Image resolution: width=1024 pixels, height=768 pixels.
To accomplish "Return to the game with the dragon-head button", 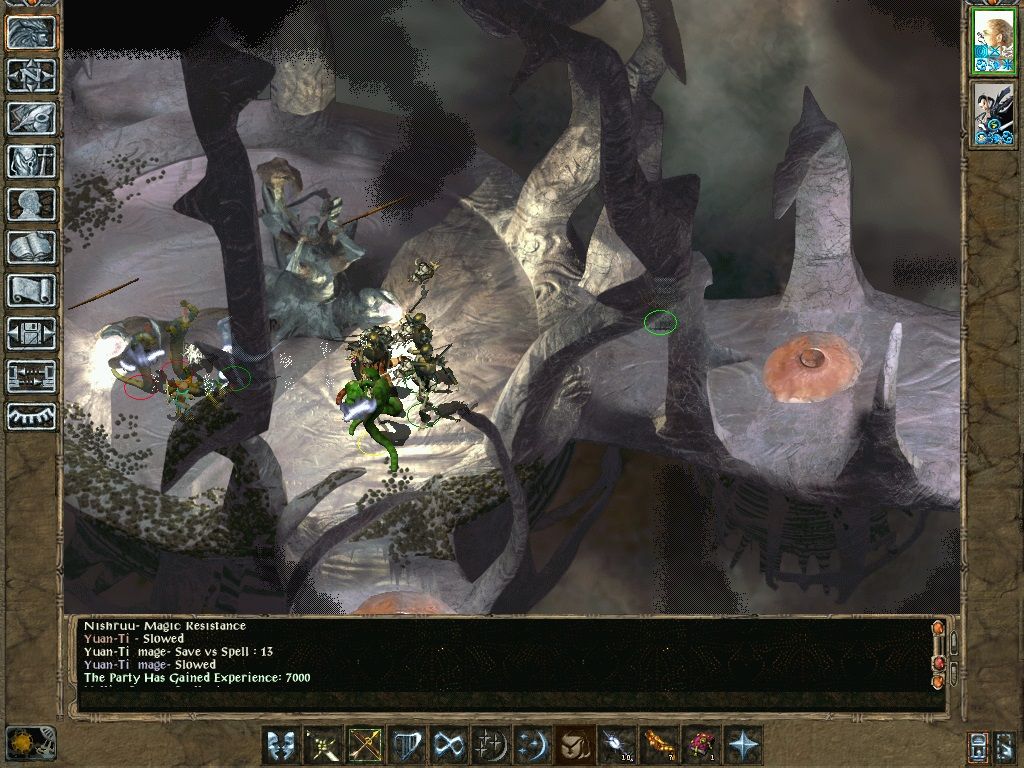I will click(x=31, y=33).
